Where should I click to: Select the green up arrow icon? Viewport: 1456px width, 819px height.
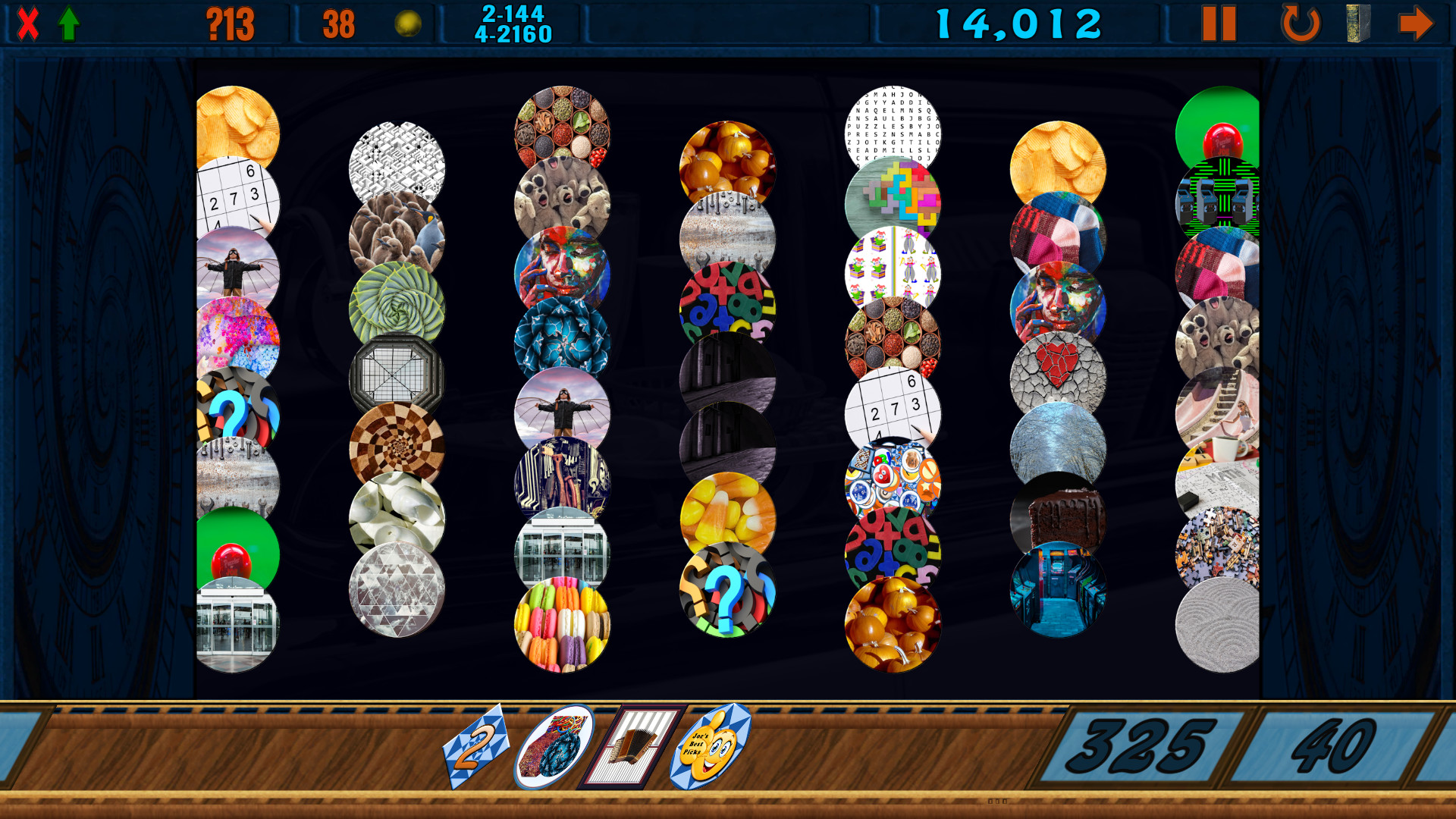tap(68, 22)
